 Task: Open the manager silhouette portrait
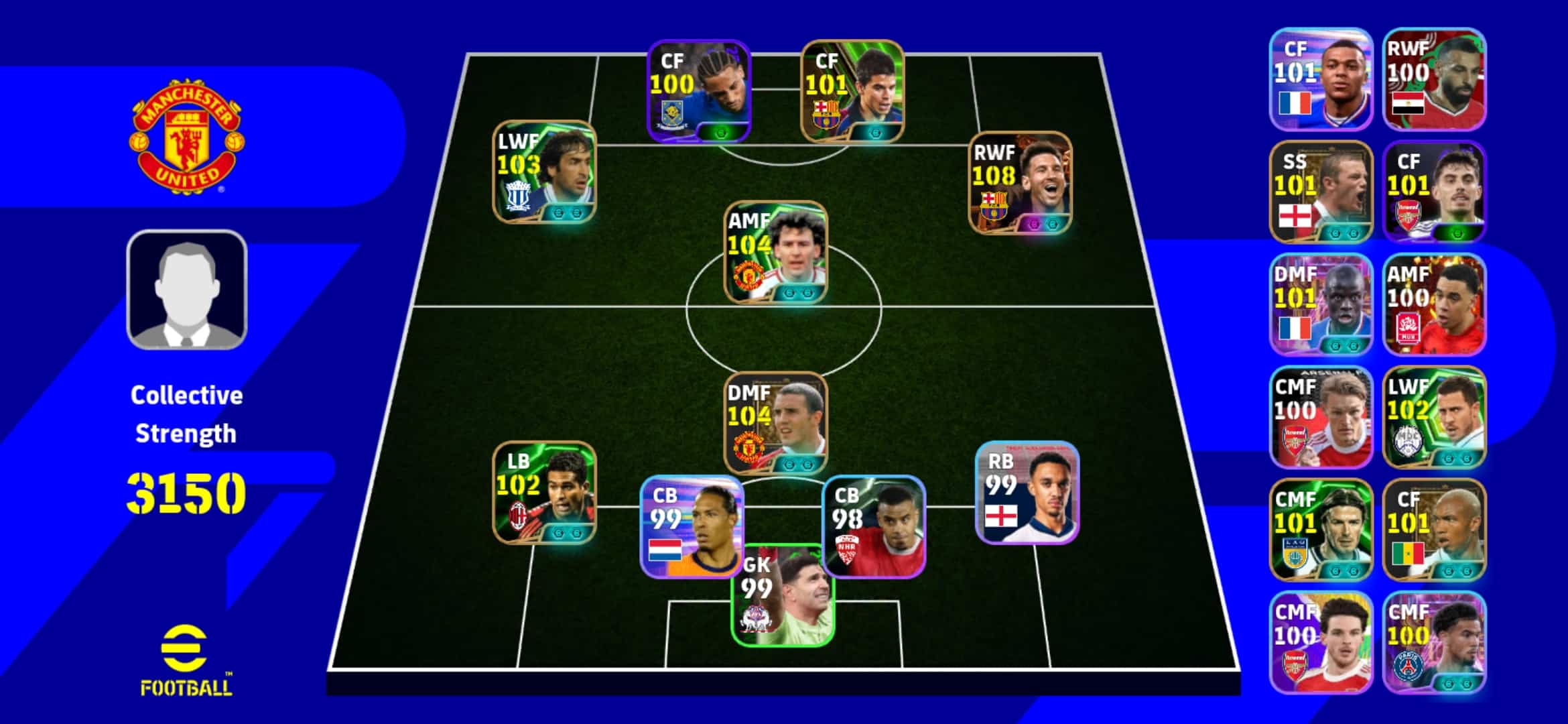pyautogui.click(x=187, y=290)
